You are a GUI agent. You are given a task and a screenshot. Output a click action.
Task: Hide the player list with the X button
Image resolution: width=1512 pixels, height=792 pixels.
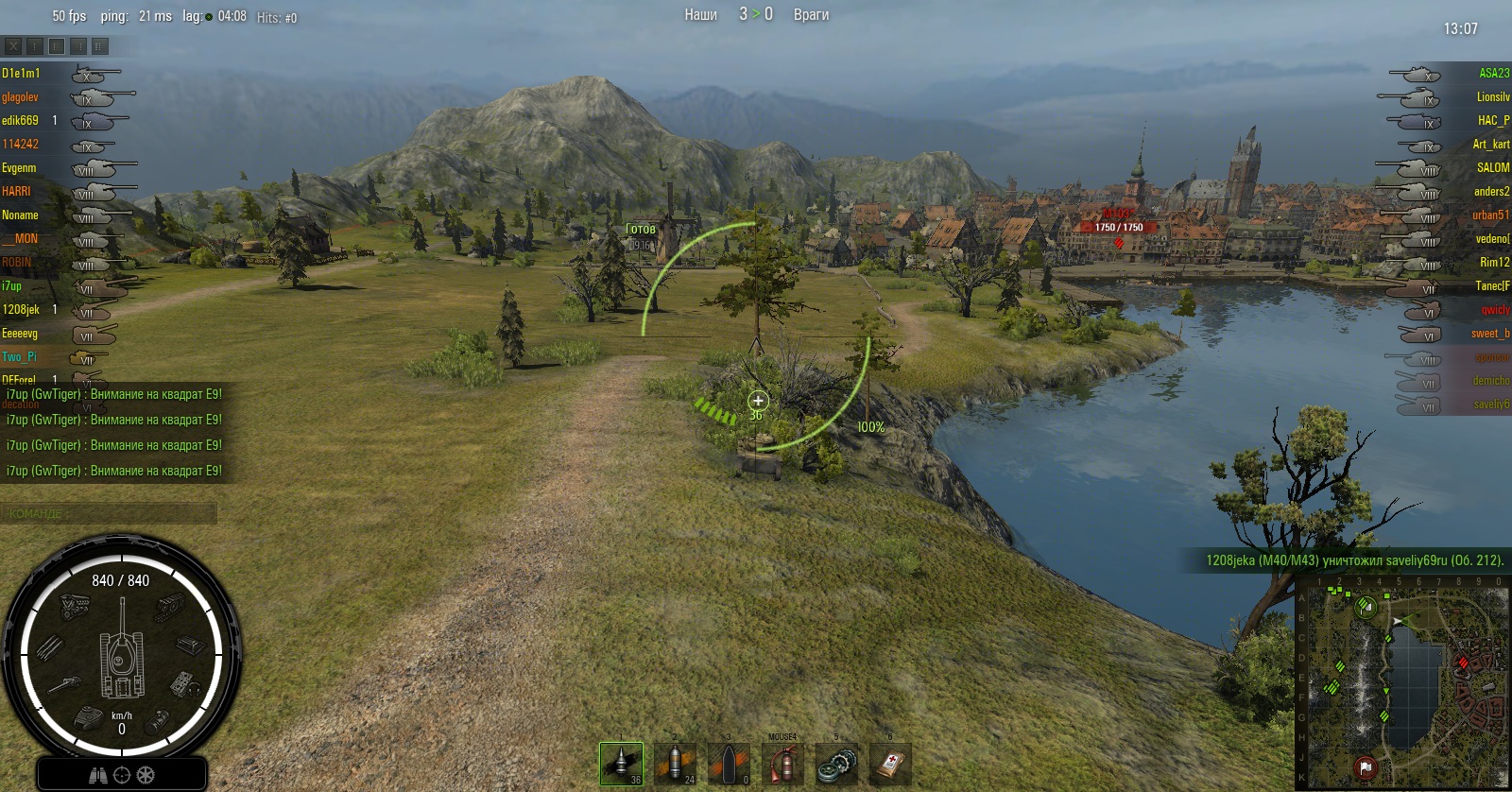(x=13, y=45)
